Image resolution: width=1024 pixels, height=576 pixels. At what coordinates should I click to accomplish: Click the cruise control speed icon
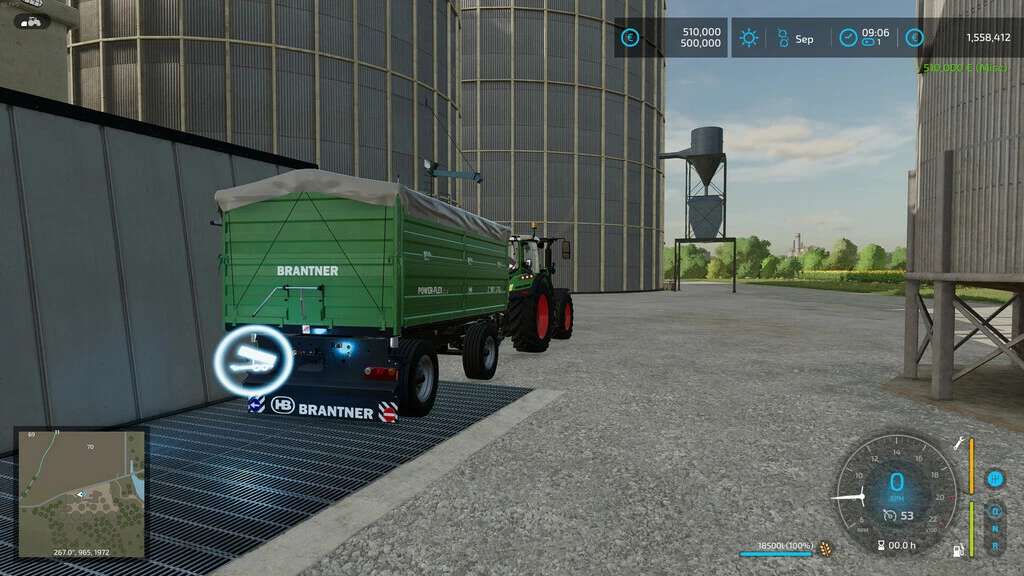[x=889, y=515]
